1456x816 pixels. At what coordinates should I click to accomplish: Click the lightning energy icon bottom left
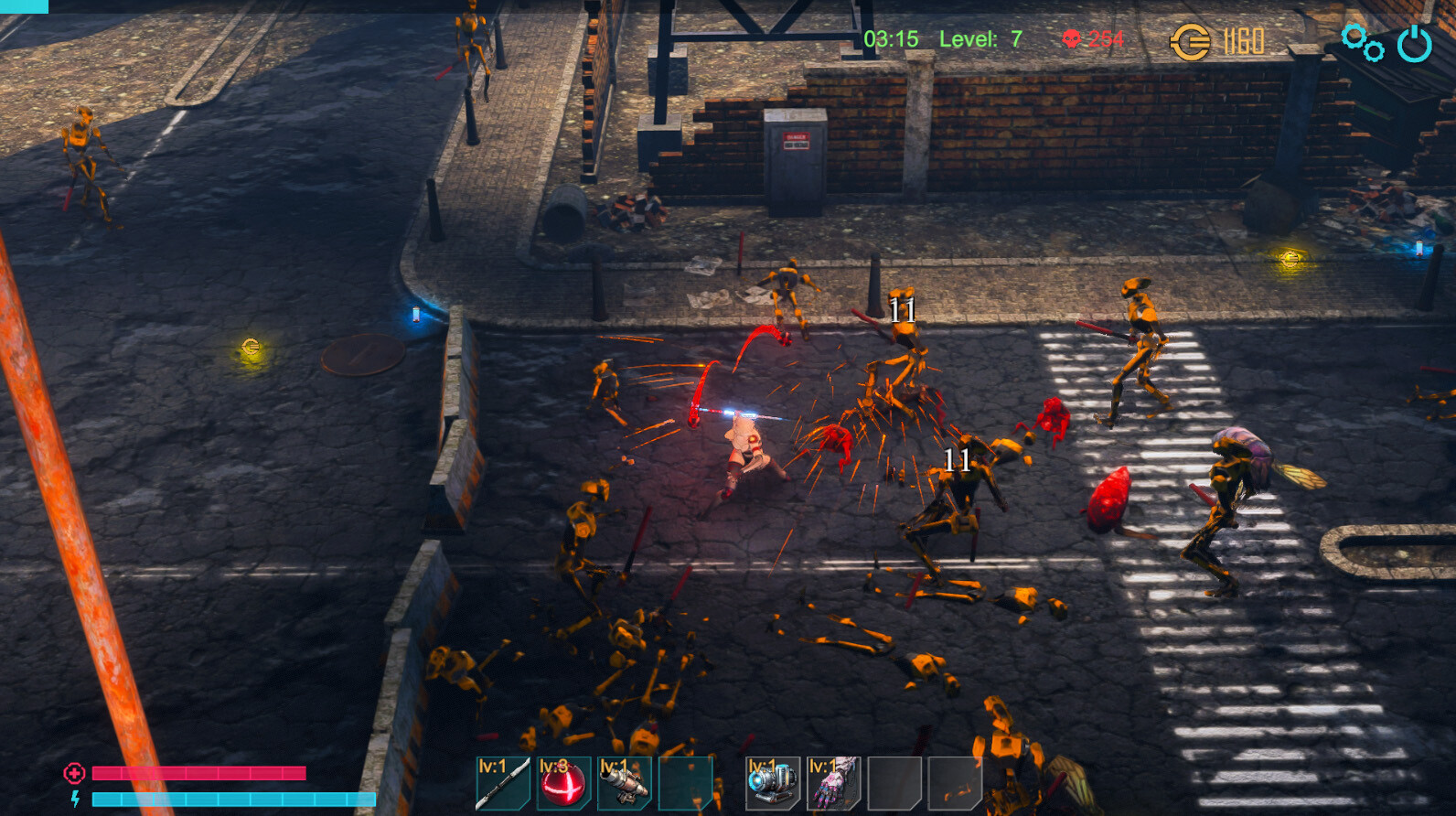pyautogui.click(x=75, y=797)
